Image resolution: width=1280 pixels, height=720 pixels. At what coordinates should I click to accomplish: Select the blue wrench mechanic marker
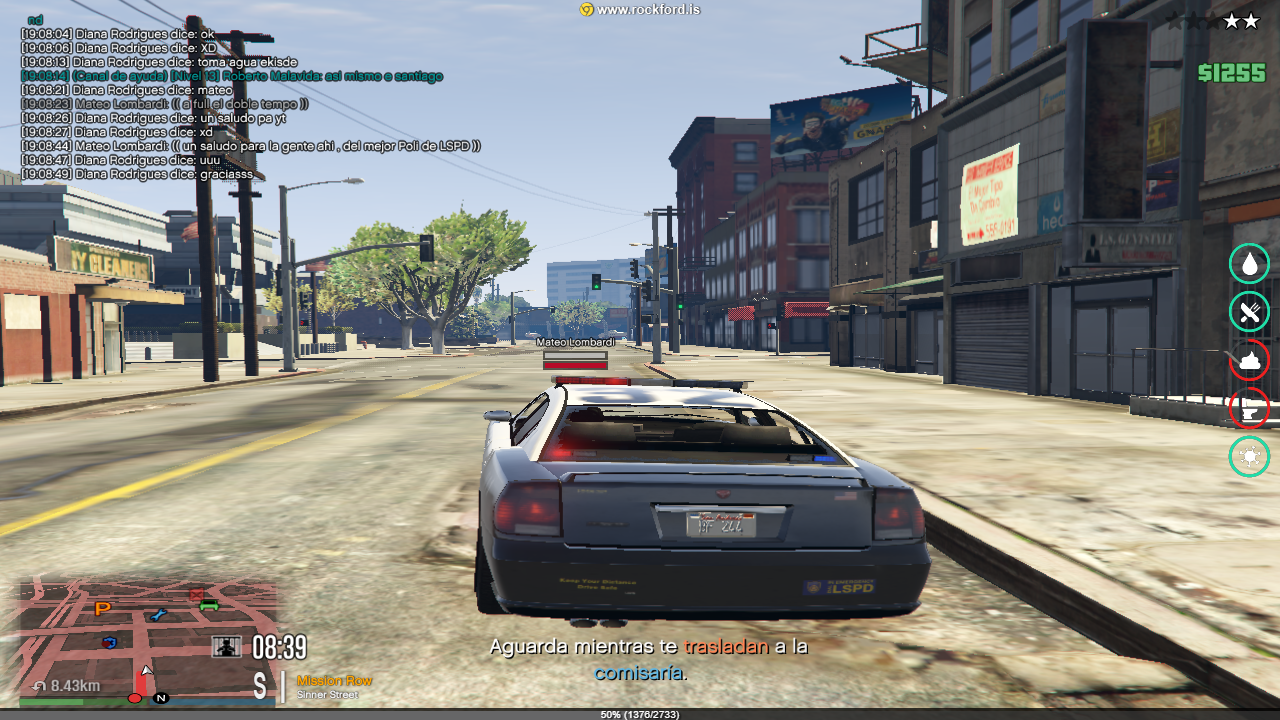pyautogui.click(x=157, y=614)
